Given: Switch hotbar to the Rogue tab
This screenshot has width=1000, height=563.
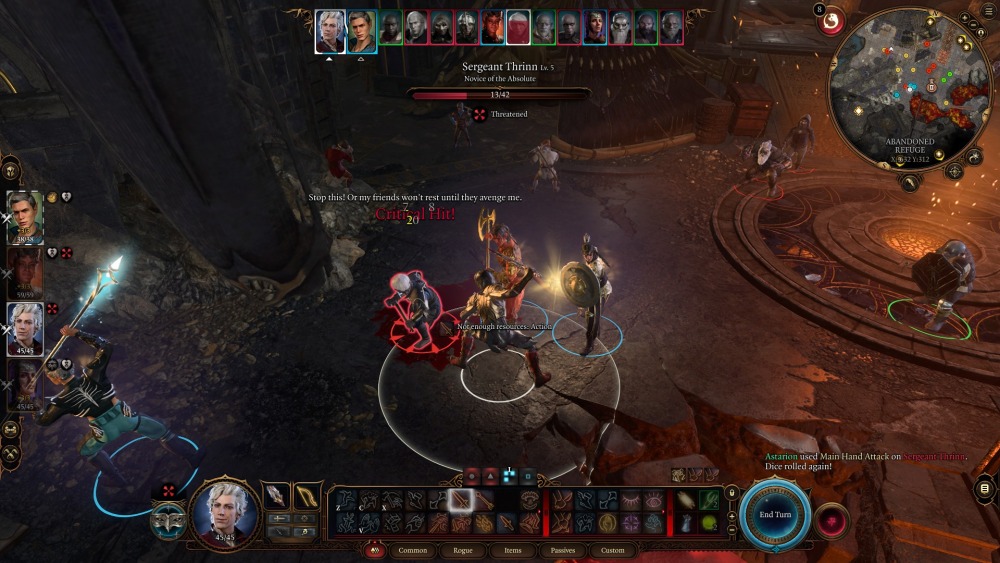Looking at the screenshot, I should 463,550.
